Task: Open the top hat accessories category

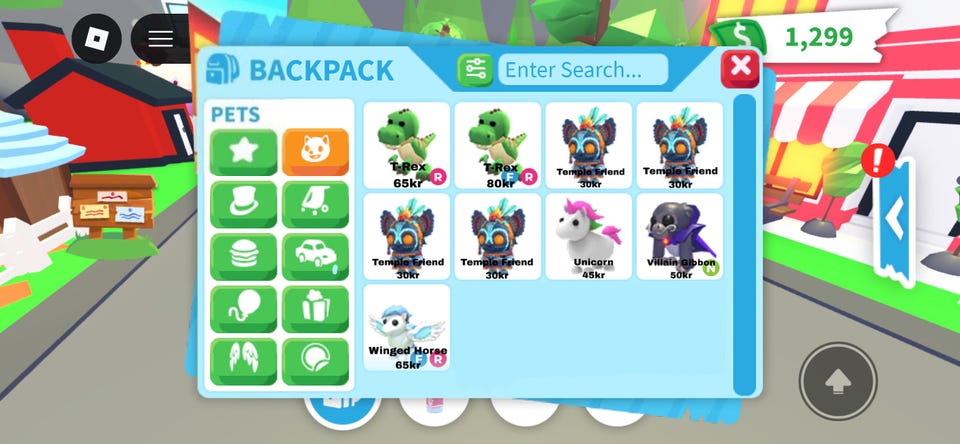Action: (244, 205)
